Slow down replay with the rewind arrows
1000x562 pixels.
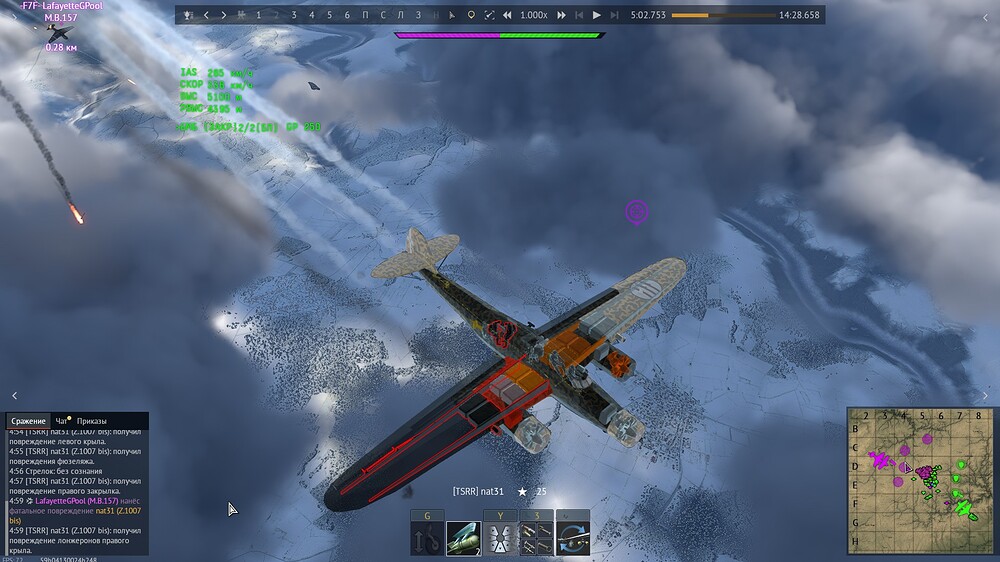507,15
